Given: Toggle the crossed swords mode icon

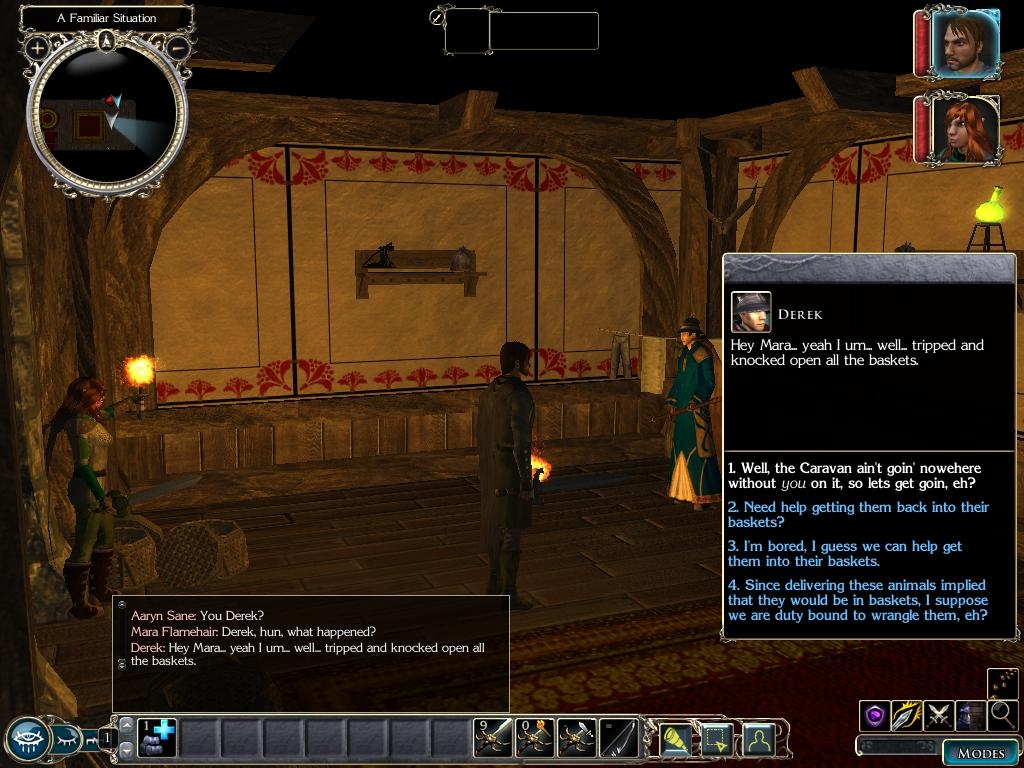Looking at the screenshot, I should pos(939,715).
